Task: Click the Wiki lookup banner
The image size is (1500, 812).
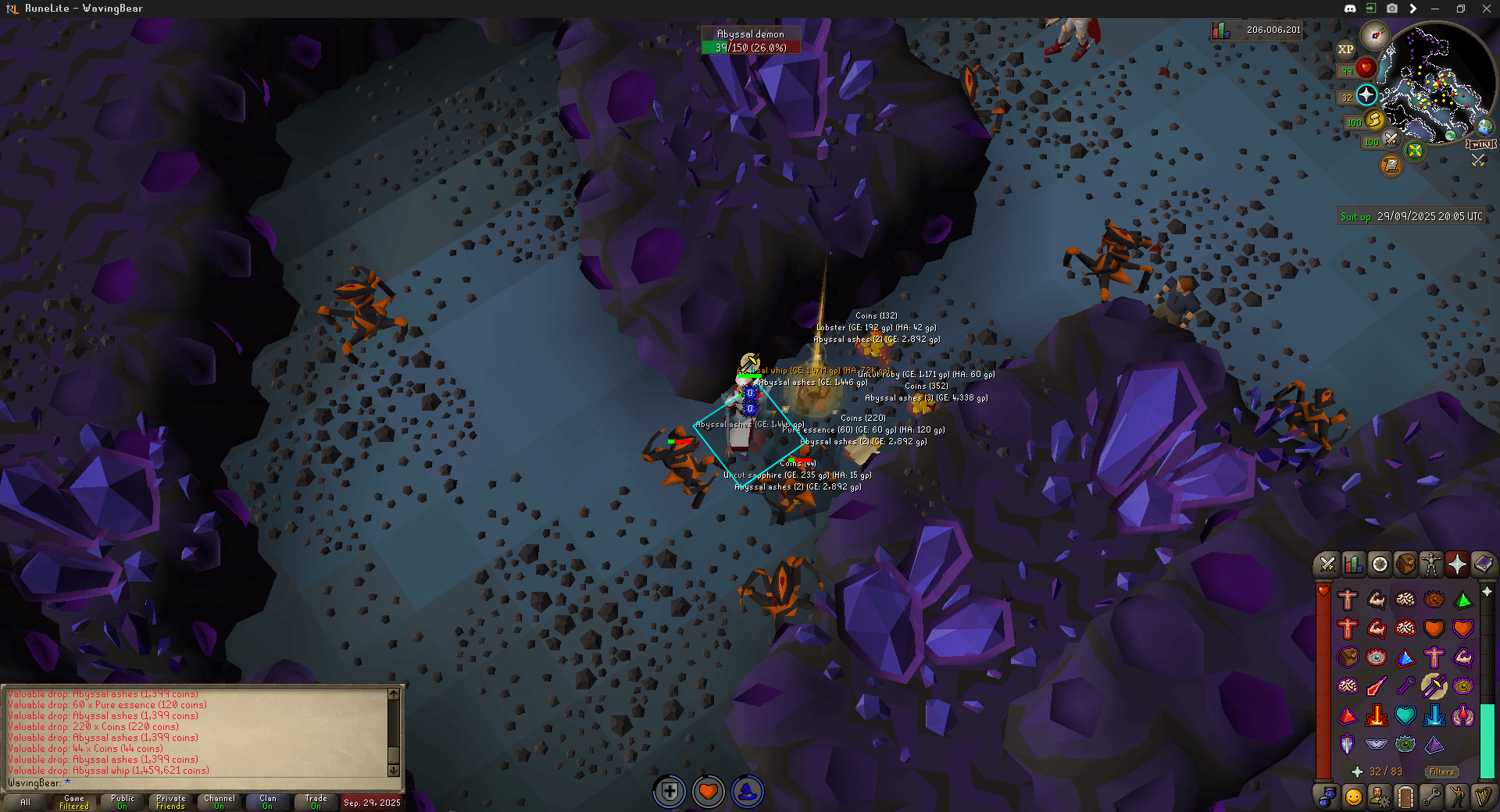Action: tap(1480, 144)
